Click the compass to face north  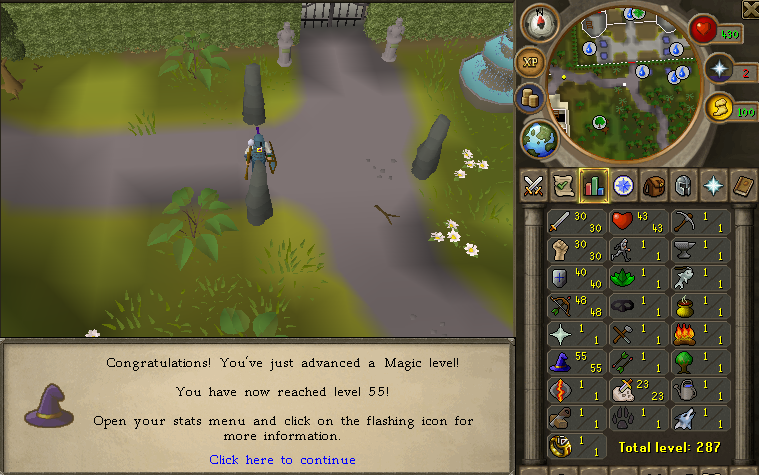pos(542,19)
